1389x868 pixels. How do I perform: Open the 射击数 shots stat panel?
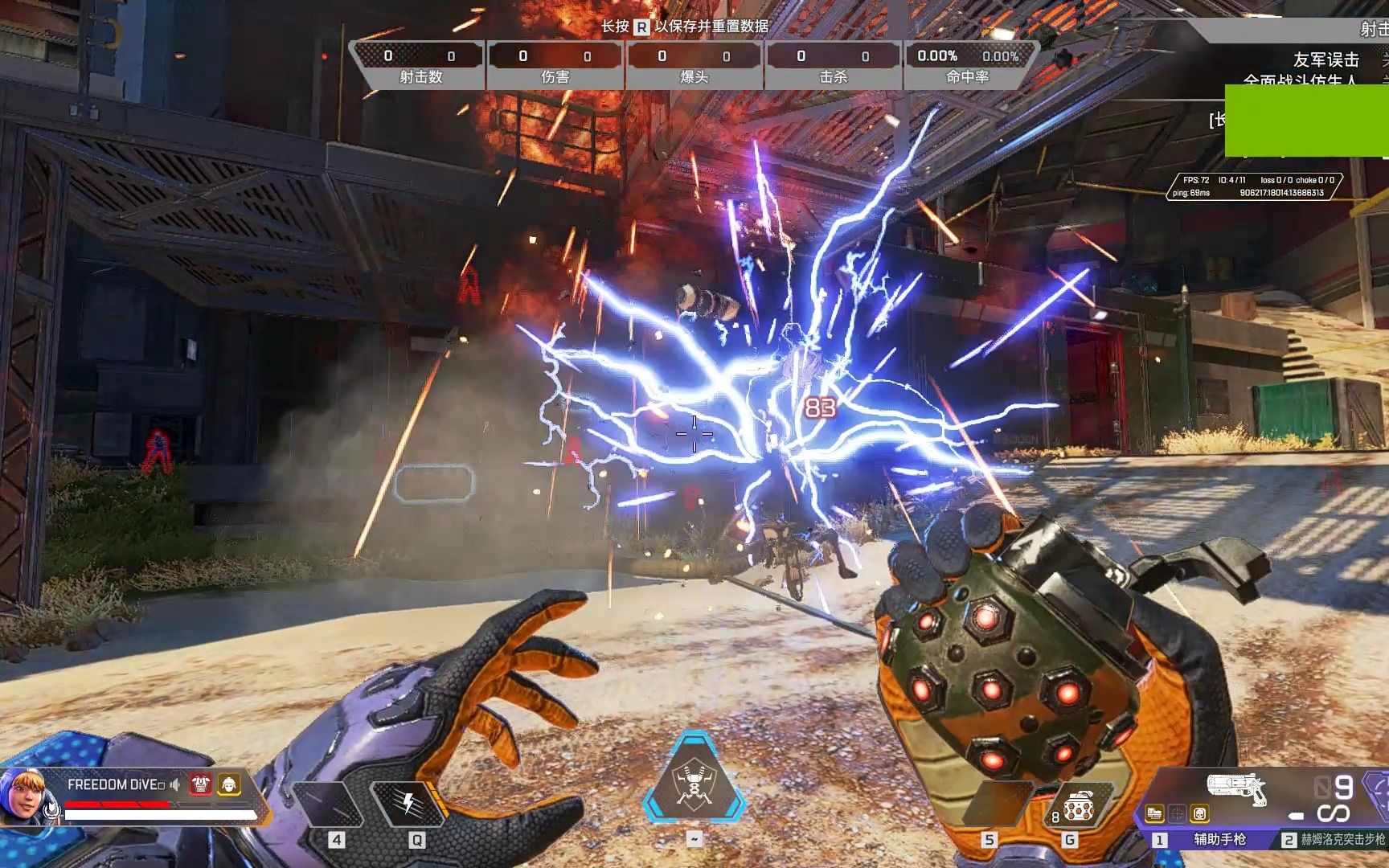tap(420, 65)
